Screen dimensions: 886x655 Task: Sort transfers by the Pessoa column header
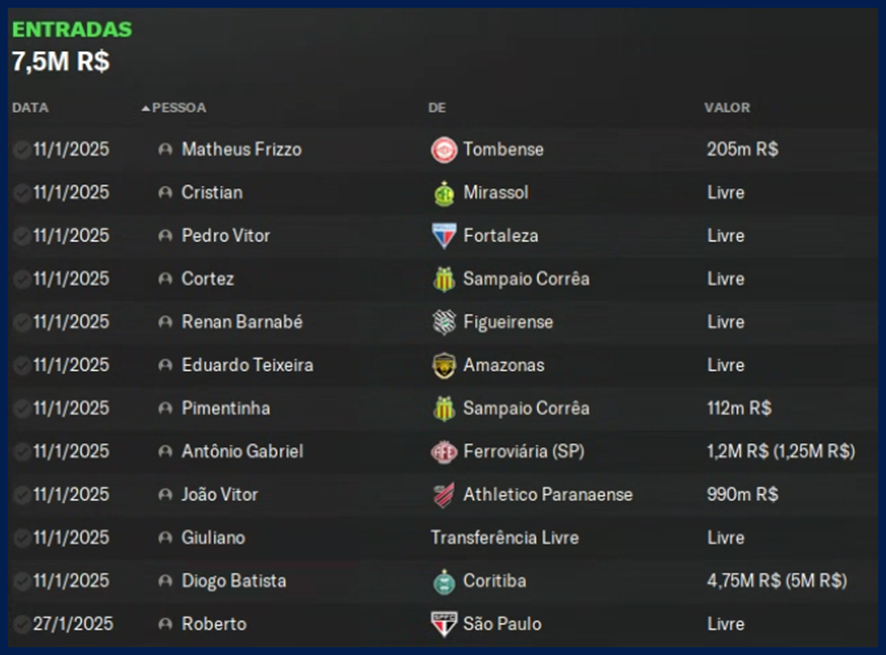pos(179,108)
